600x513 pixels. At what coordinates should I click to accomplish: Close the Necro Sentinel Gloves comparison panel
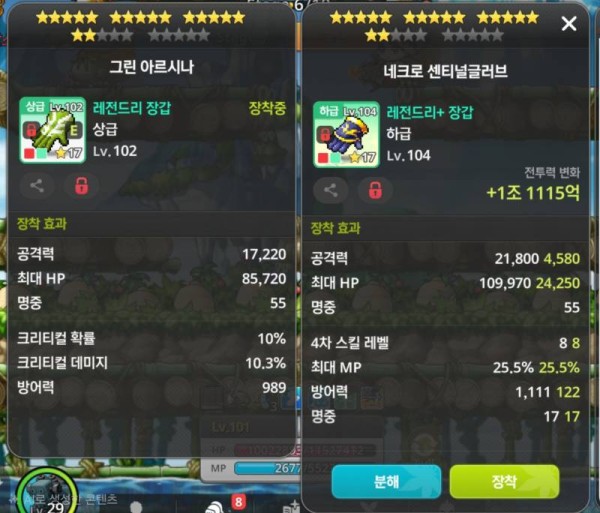tap(569, 23)
